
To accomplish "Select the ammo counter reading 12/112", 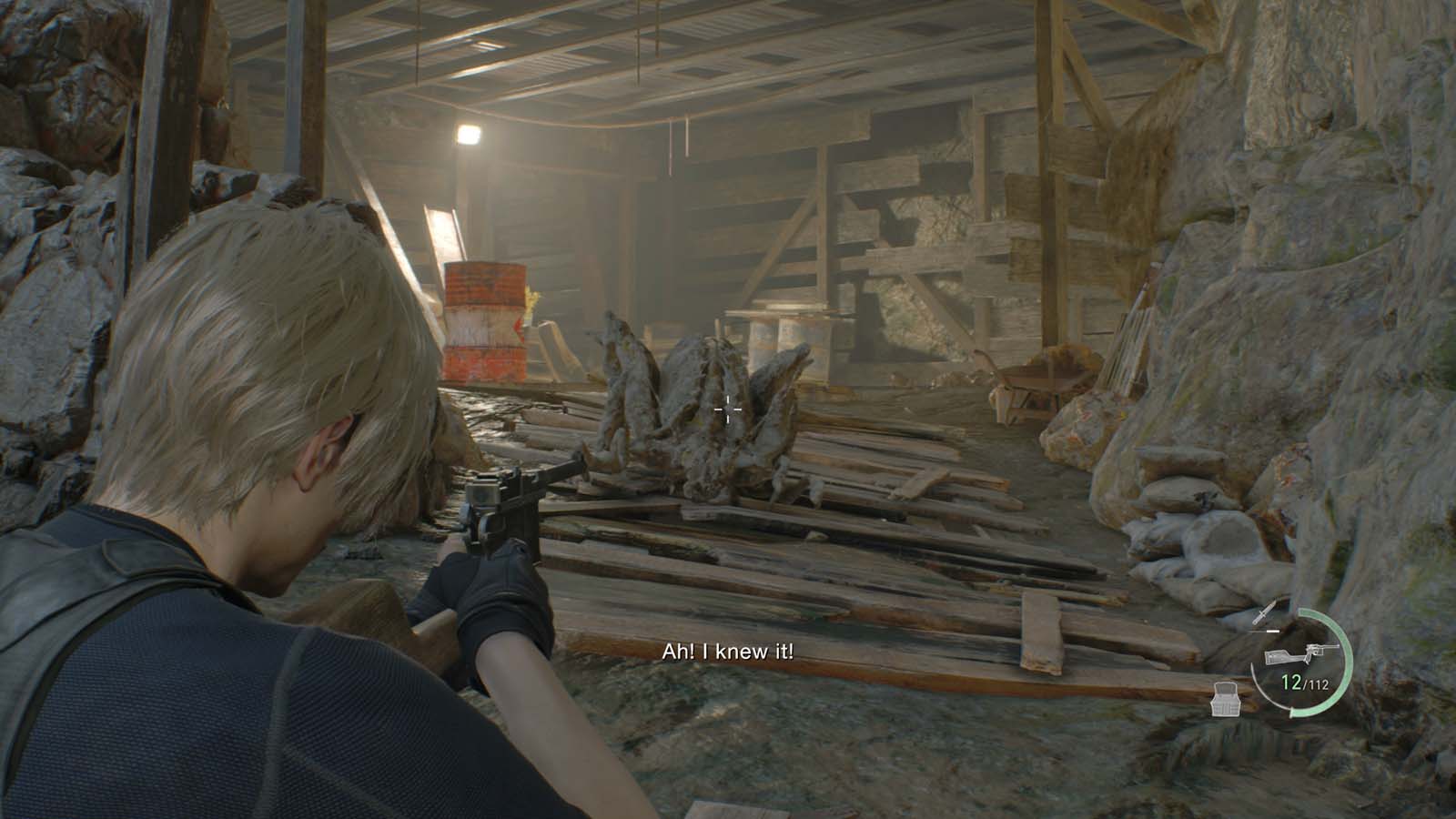I will pos(1303,682).
